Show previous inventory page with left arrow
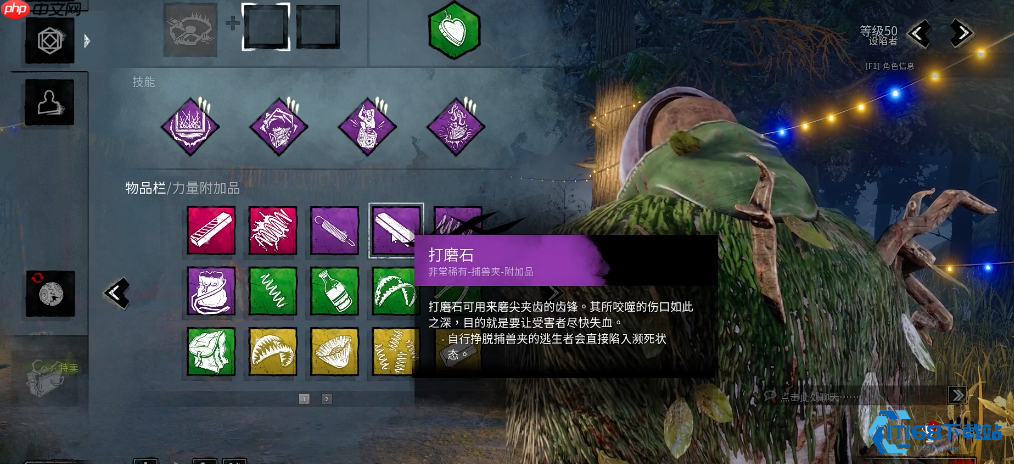Screen dimensions: 1014x464 117,293
